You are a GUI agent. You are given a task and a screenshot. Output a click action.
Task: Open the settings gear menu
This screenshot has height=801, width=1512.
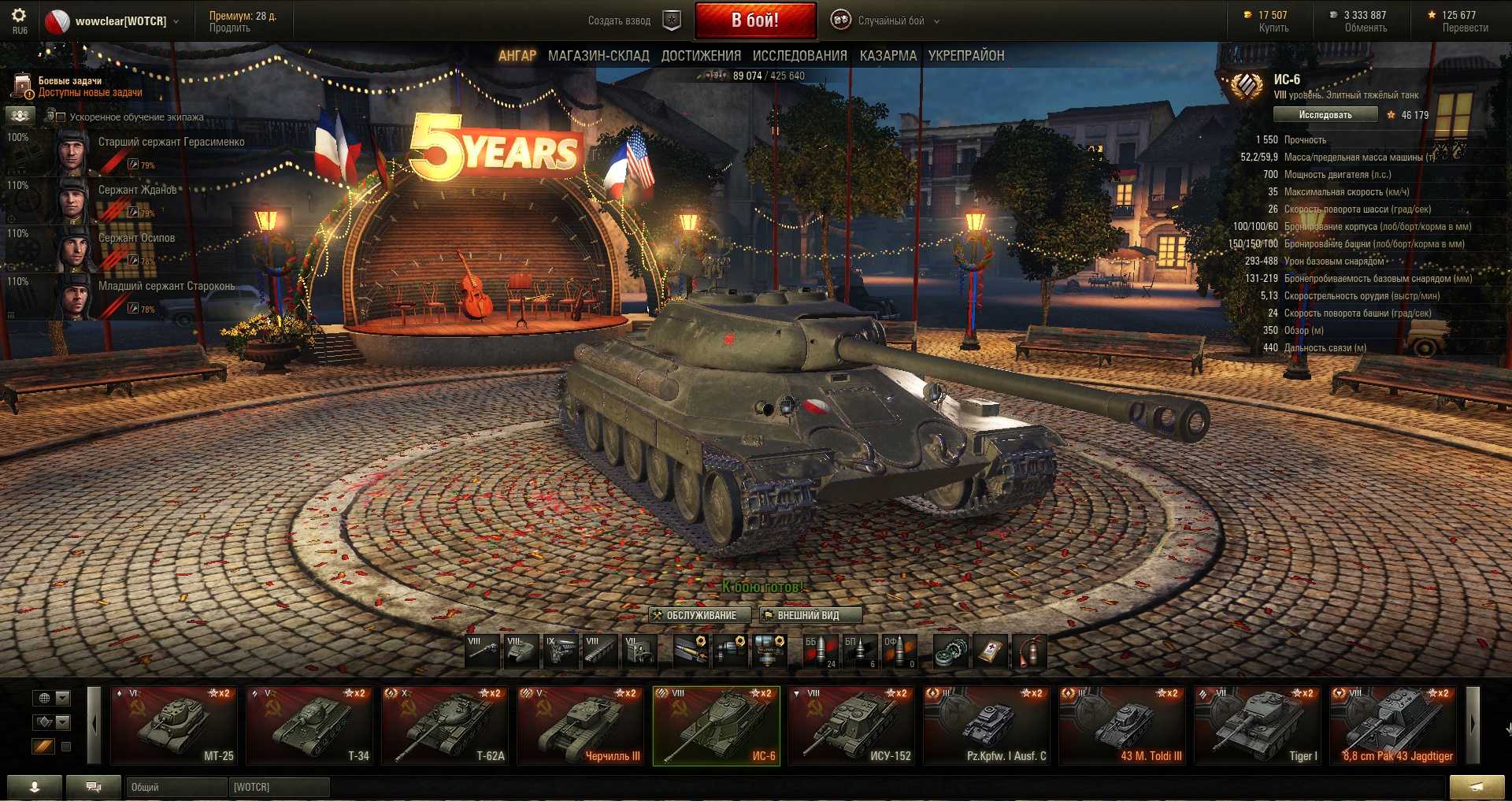tap(19, 16)
